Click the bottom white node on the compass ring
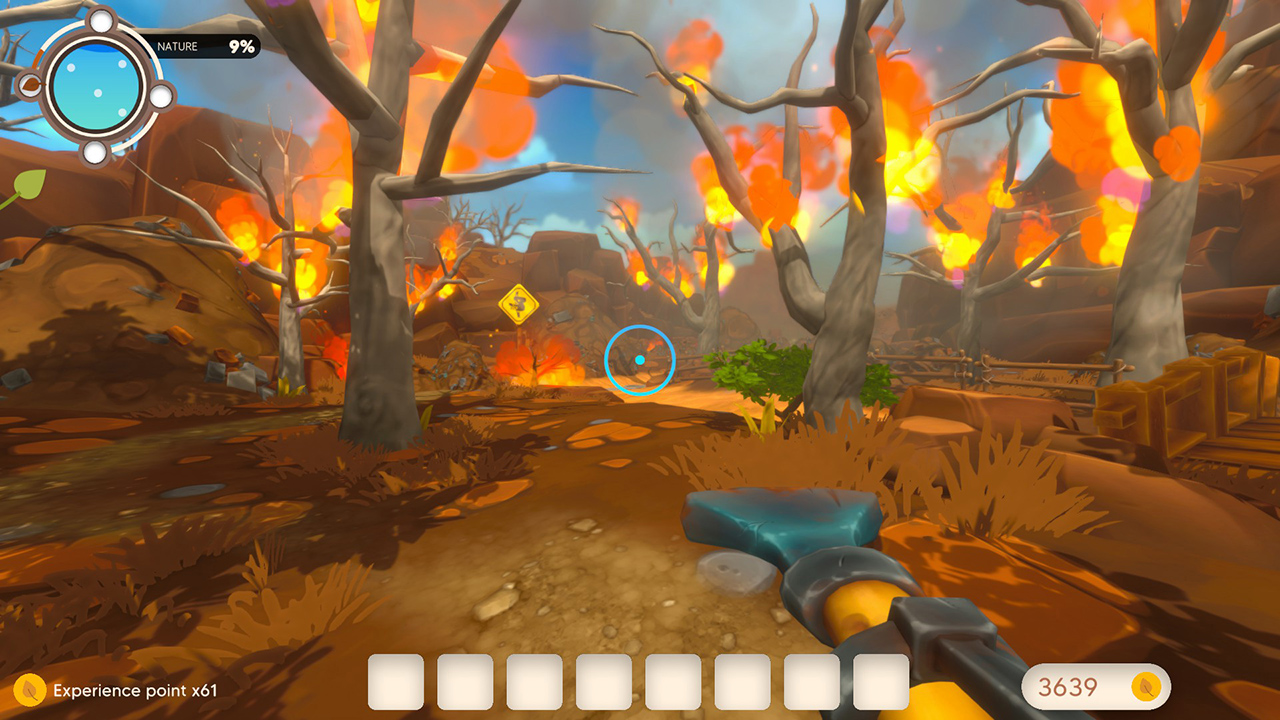This screenshot has height=720, width=1280. [93, 150]
